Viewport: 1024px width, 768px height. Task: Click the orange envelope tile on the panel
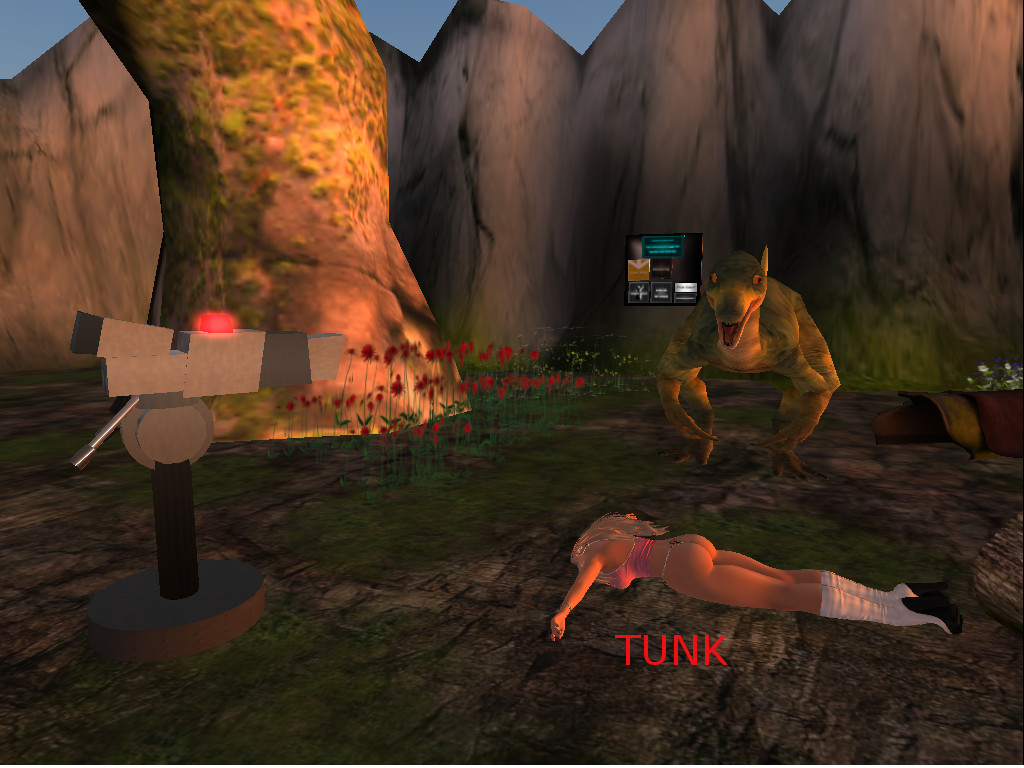638,269
